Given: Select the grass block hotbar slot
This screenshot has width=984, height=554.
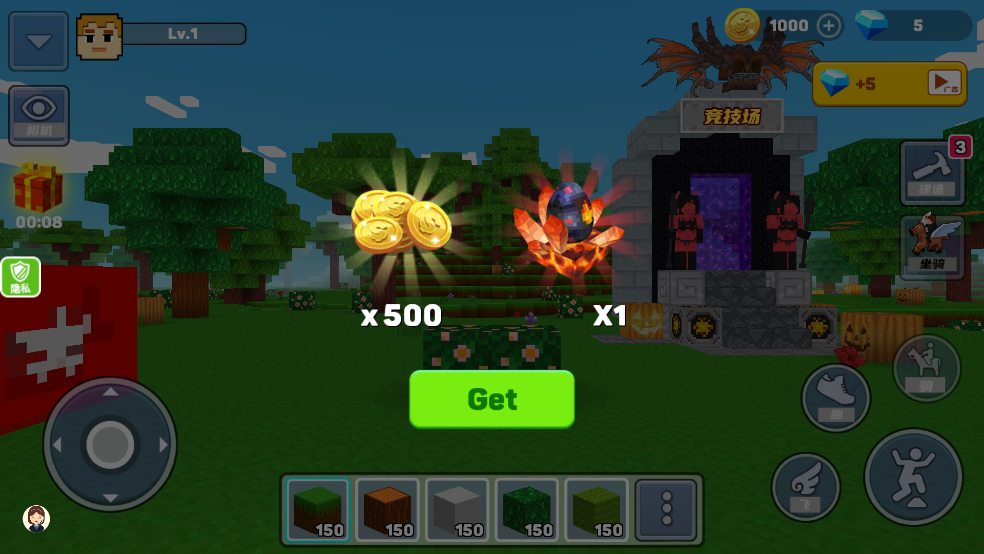Looking at the screenshot, I should pyautogui.click(x=317, y=509).
